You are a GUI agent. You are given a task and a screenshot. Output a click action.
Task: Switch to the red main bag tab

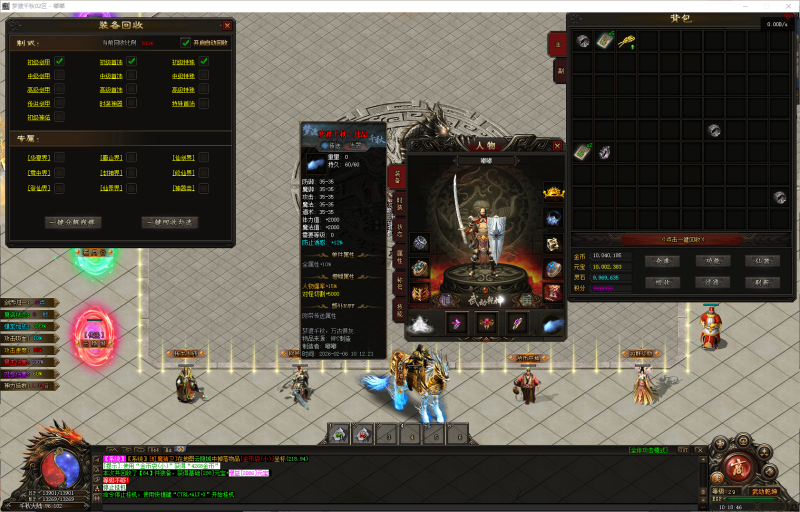(x=559, y=44)
